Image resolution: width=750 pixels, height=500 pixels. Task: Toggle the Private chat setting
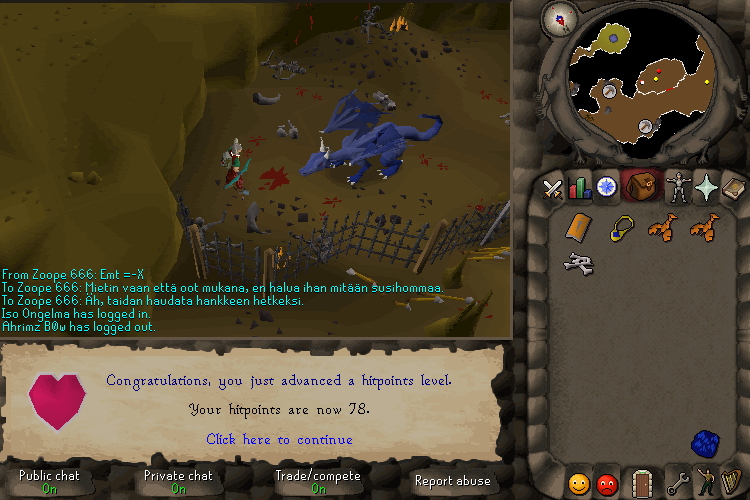click(x=178, y=481)
